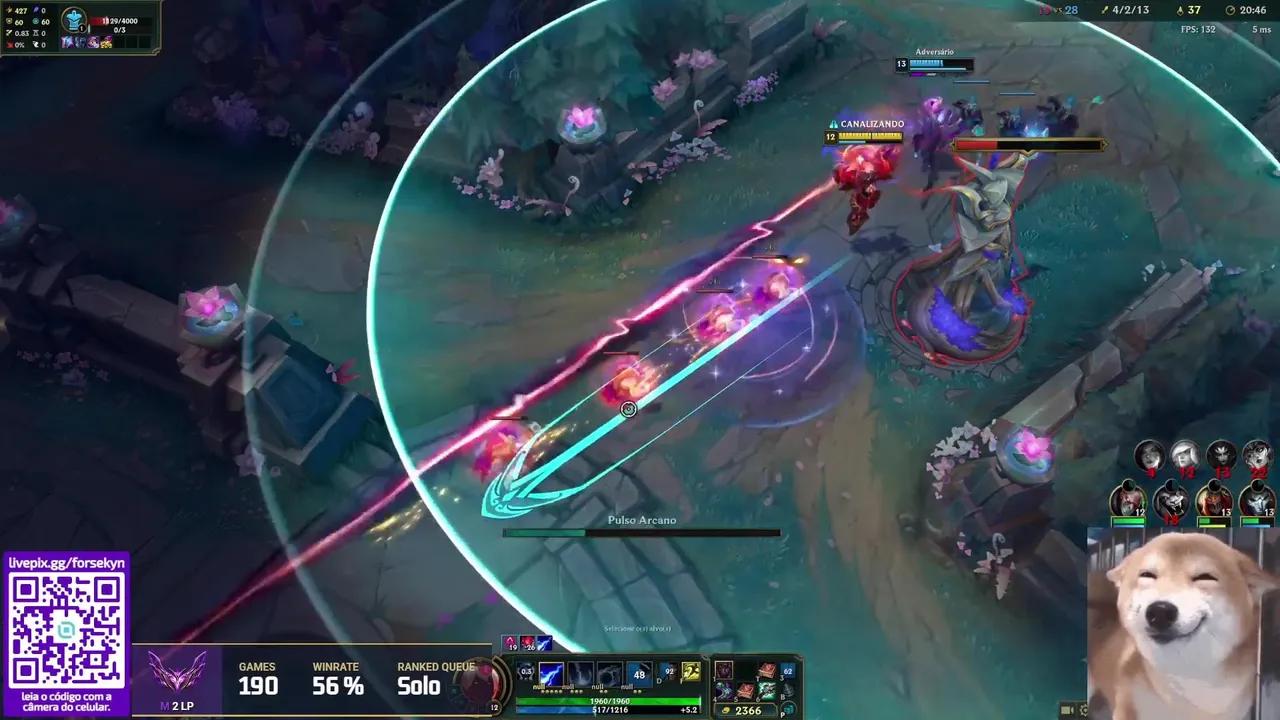The image size is (1280, 720).
Task: Click the armor stat icon in stats panel
Action: pos(8,21)
